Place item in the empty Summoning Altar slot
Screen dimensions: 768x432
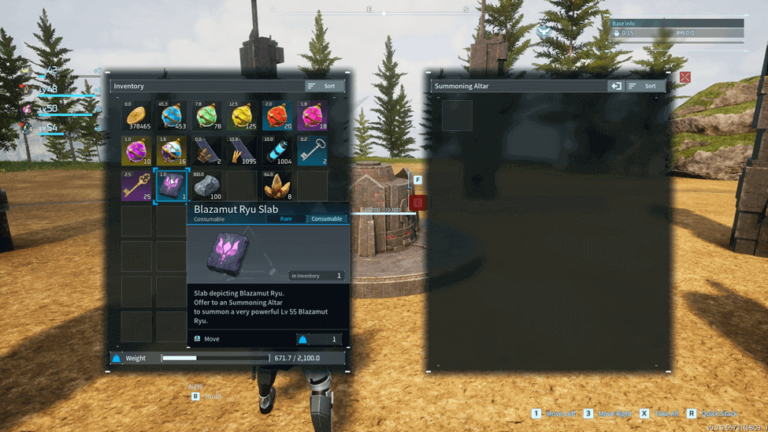click(457, 116)
